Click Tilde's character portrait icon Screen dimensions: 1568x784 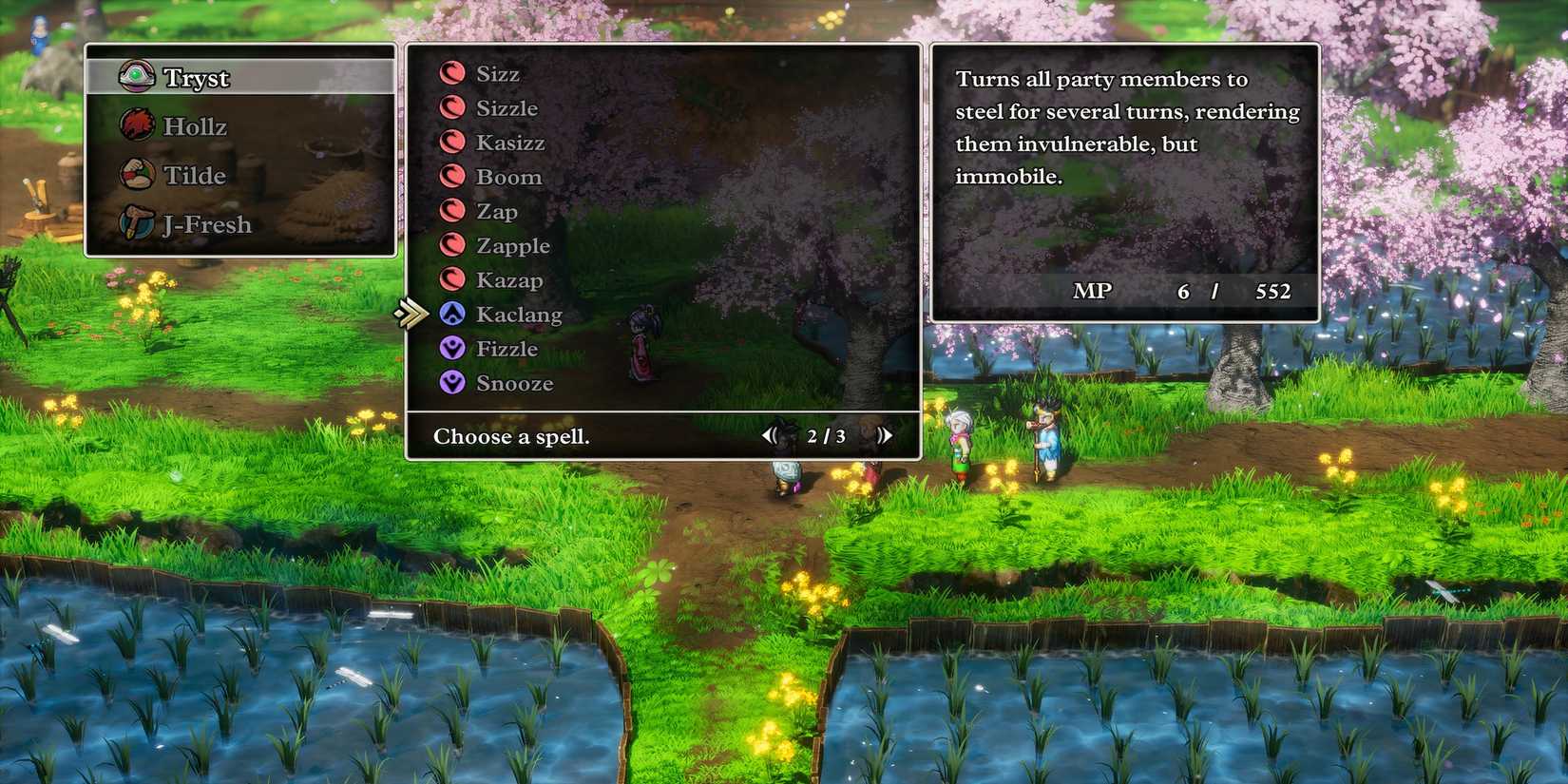tap(141, 175)
